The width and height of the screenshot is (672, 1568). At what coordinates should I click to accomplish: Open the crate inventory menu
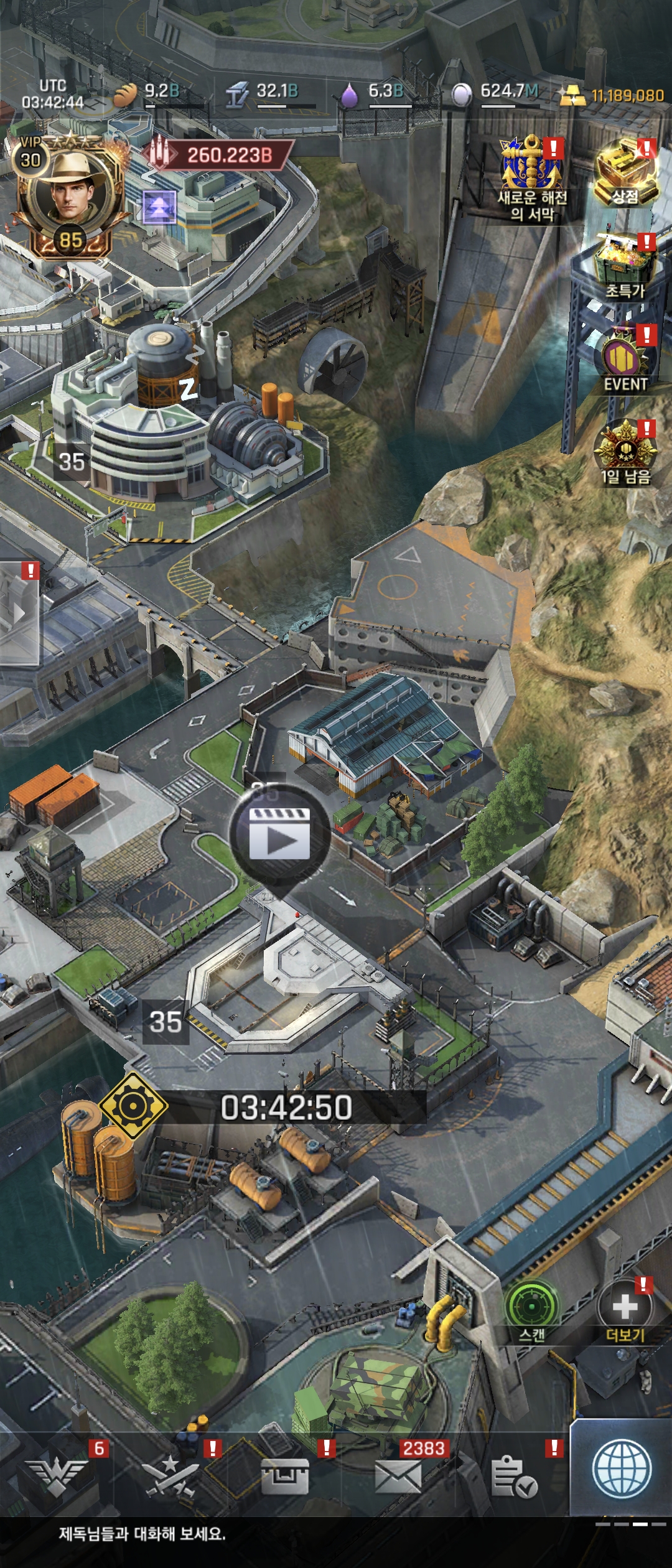[x=285, y=1475]
